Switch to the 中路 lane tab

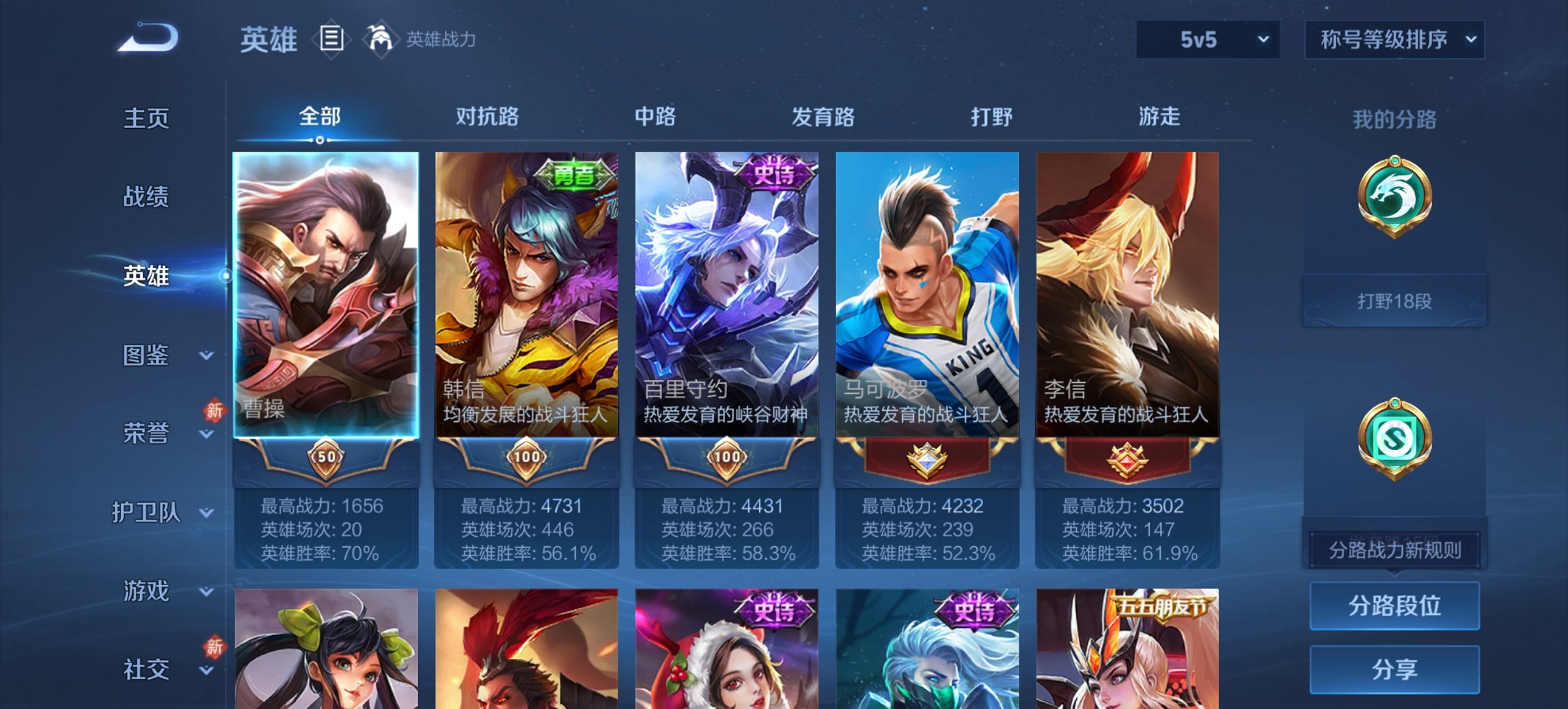coord(654,117)
